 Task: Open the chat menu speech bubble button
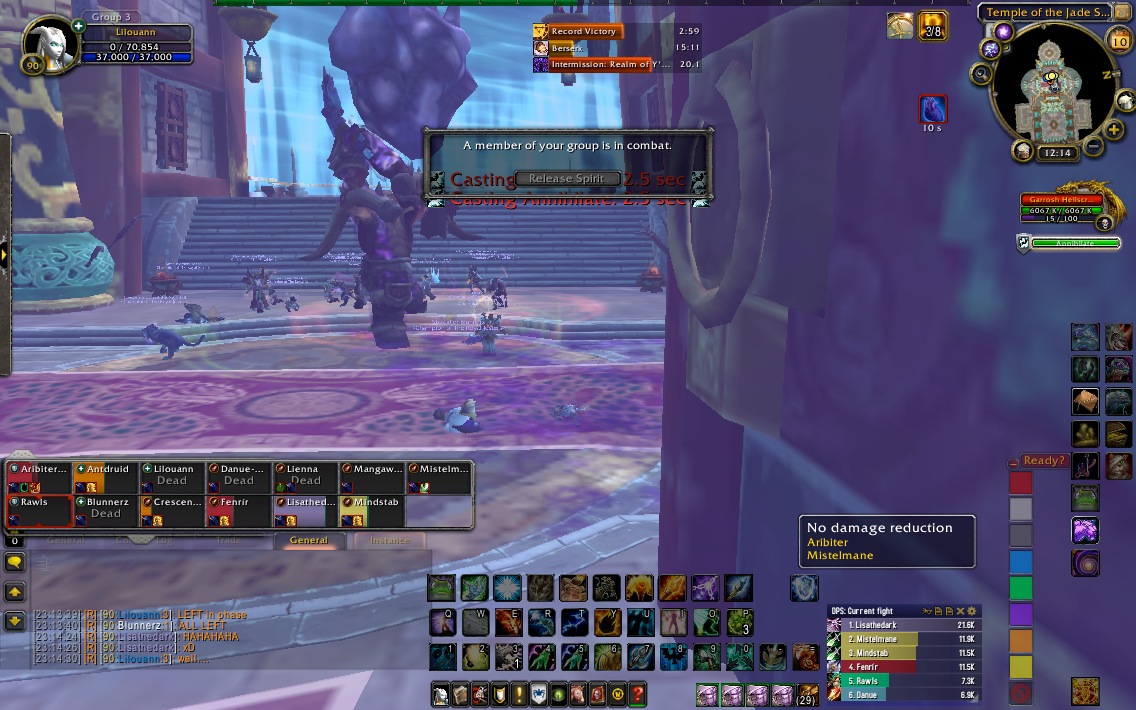click(x=15, y=563)
